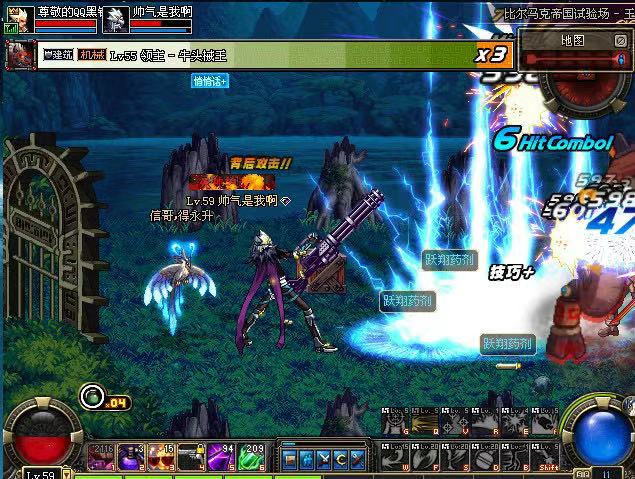Image resolution: width=635 pixels, height=479 pixels.
Task: Click the 悄悄话+ whisper button
Action: coord(210,81)
